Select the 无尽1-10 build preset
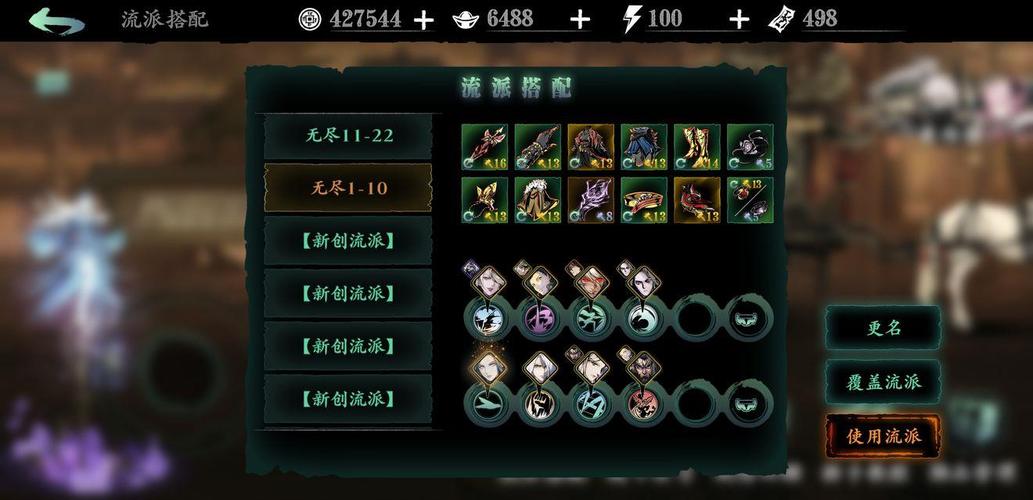This screenshot has height=500, width=1033. pyautogui.click(x=348, y=188)
